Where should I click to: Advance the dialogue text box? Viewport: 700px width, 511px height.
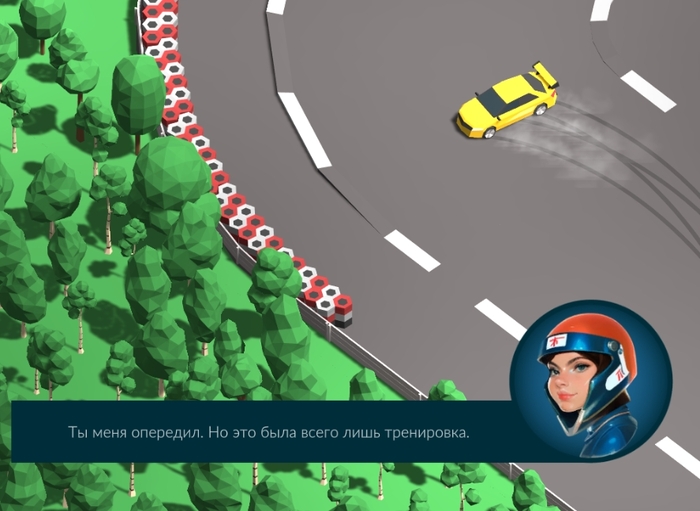268,432
